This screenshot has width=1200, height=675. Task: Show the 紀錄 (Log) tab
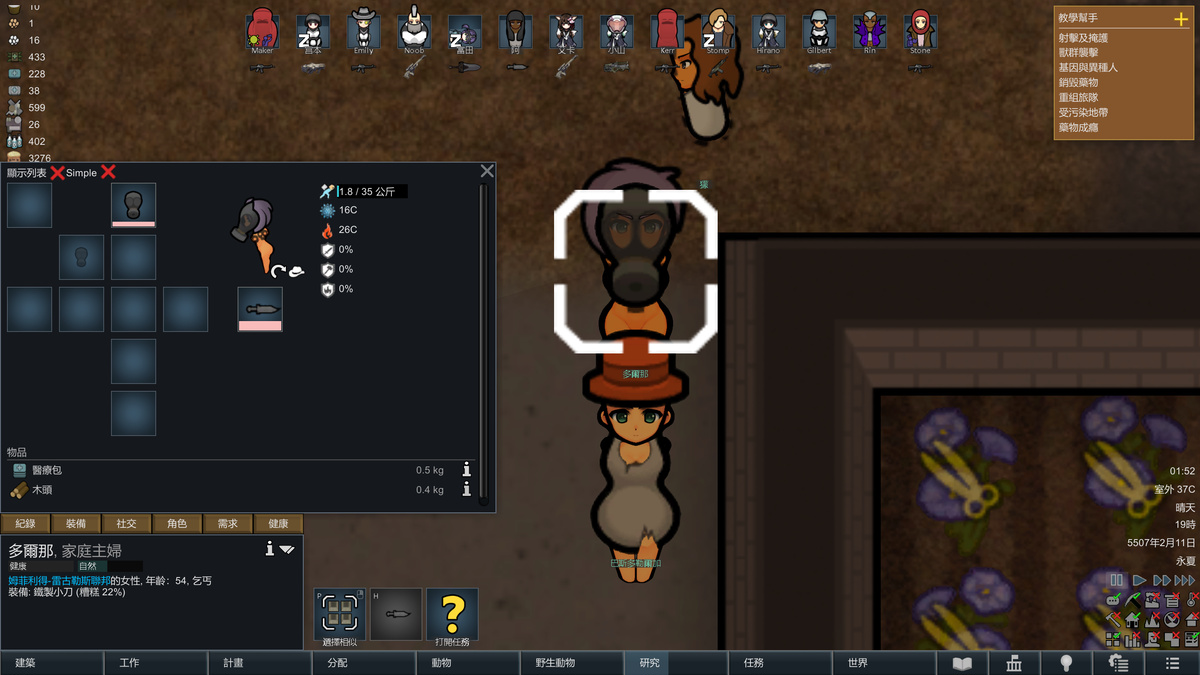tap(26, 523)
